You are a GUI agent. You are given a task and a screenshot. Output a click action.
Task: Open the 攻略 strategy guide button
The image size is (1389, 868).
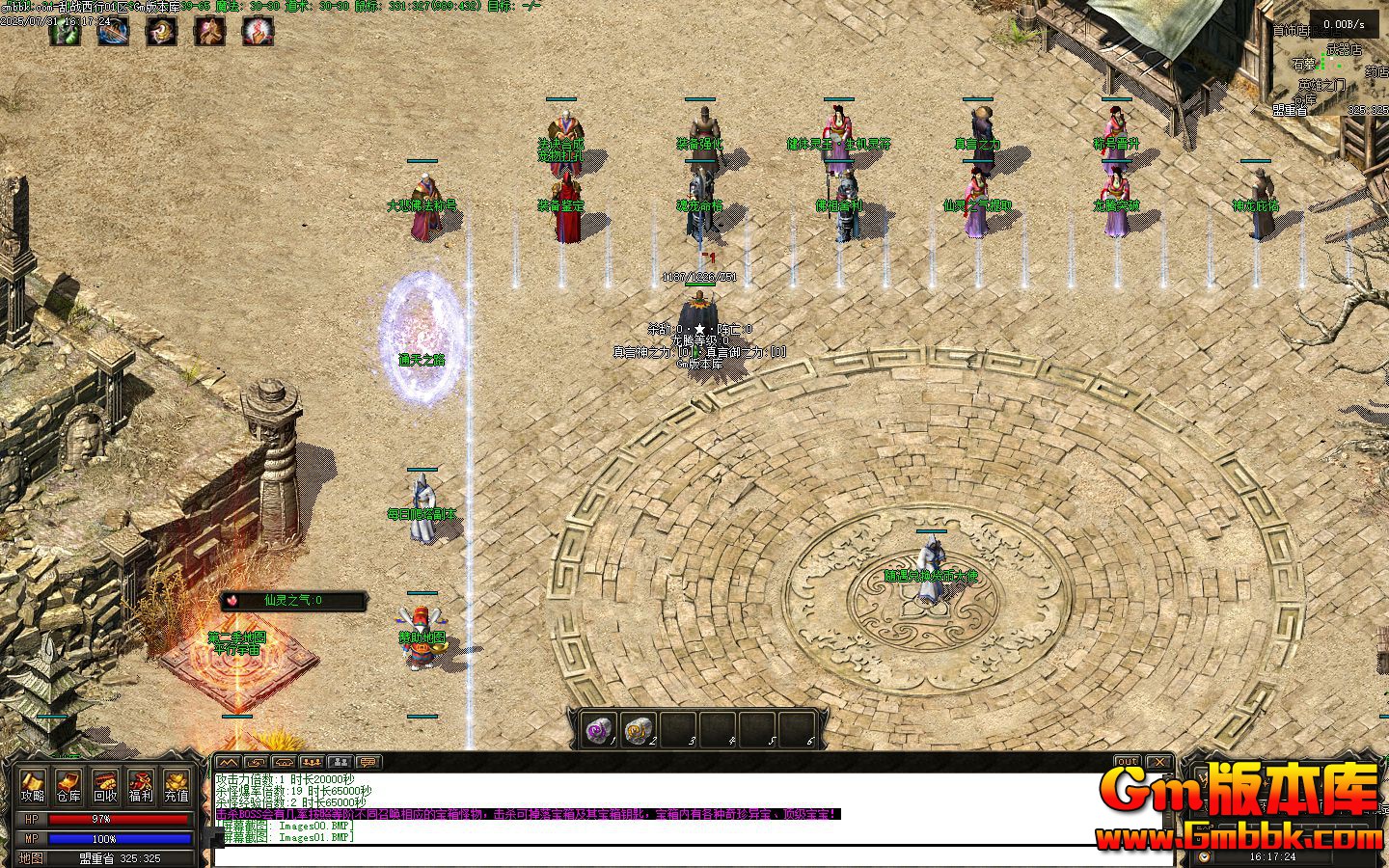pyautogui.click(x=33, y=785)
